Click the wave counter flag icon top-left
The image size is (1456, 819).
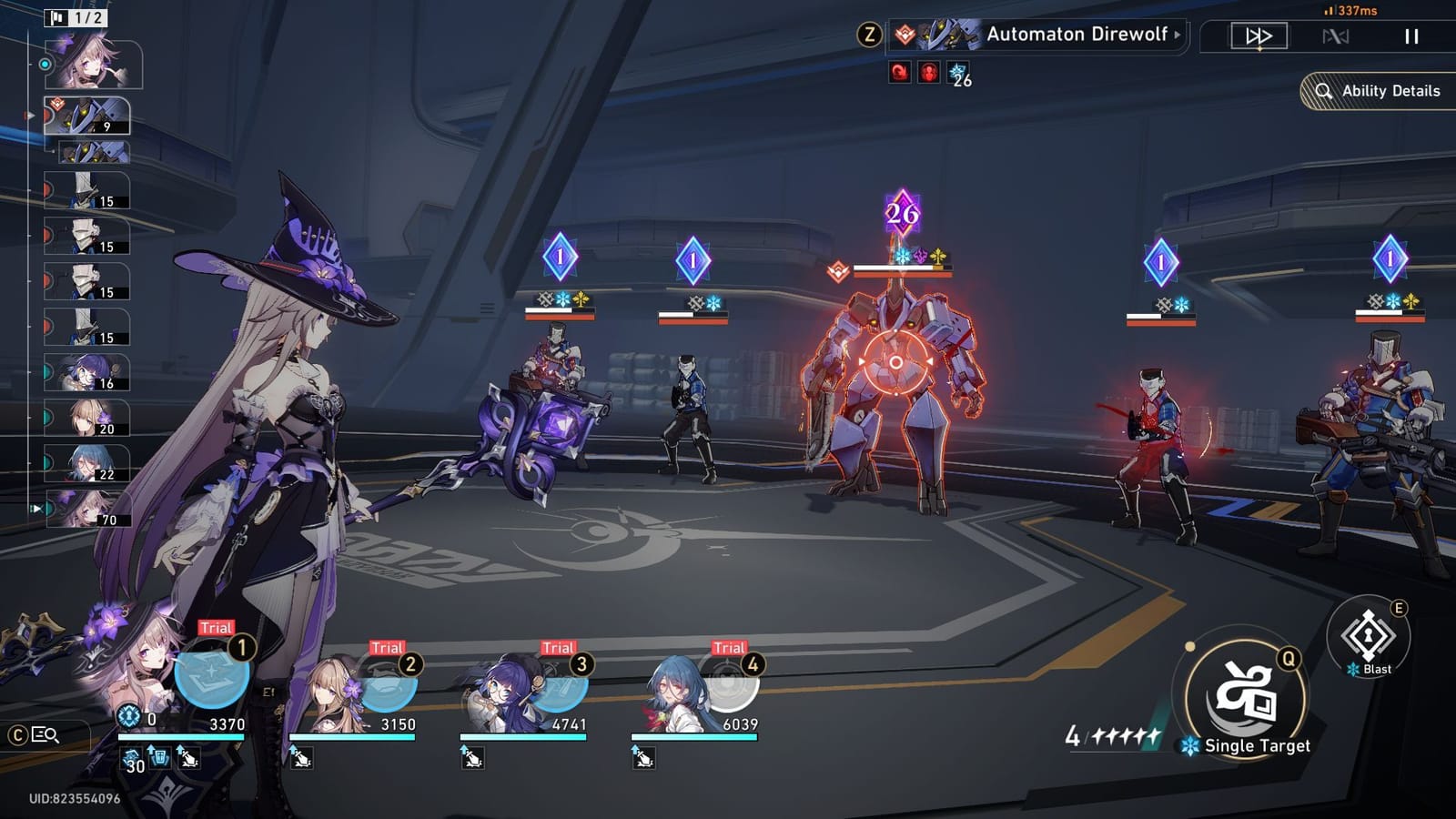pos(56,15)
